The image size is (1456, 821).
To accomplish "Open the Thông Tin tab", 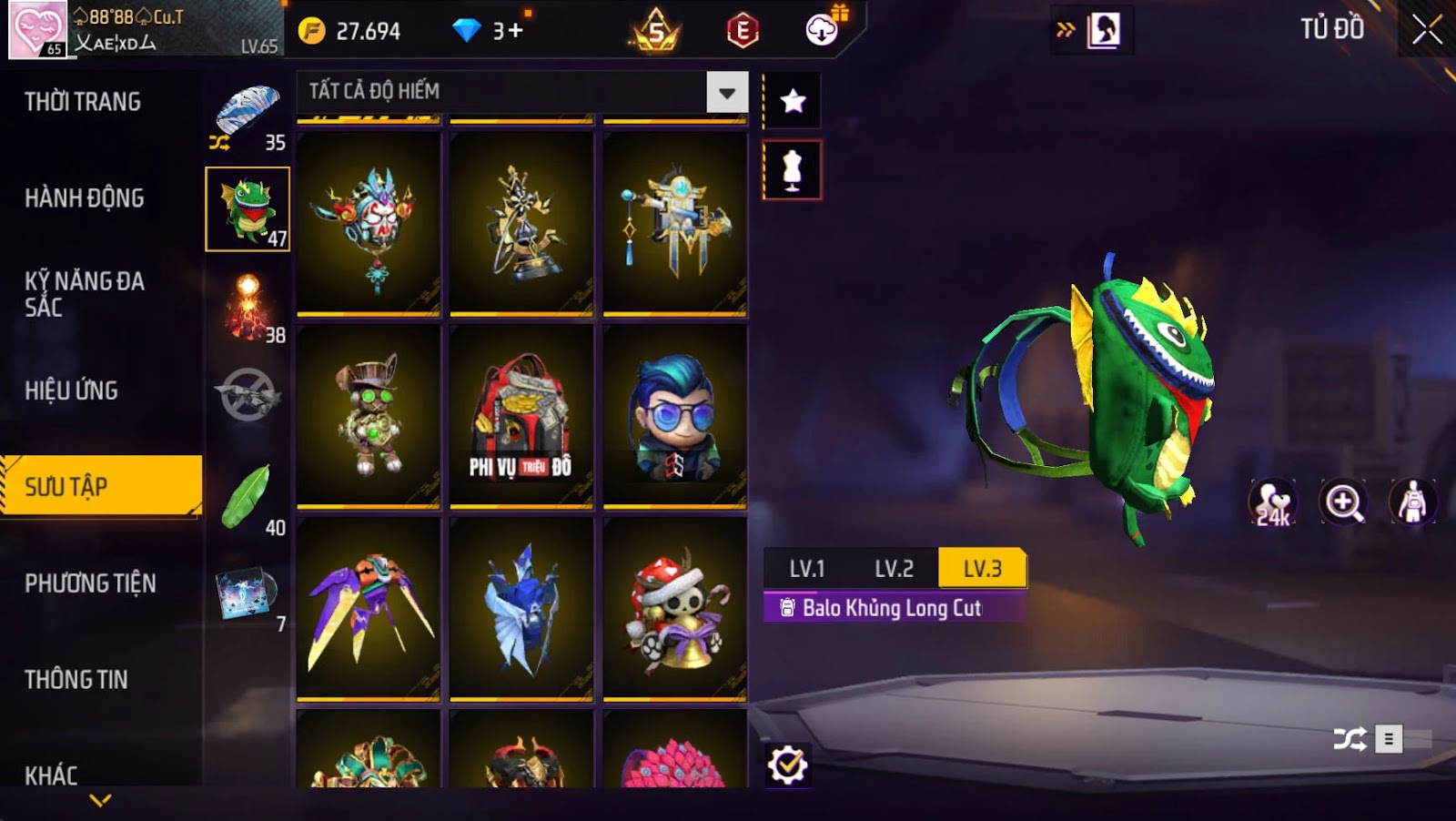I will [x=76, y=680].
